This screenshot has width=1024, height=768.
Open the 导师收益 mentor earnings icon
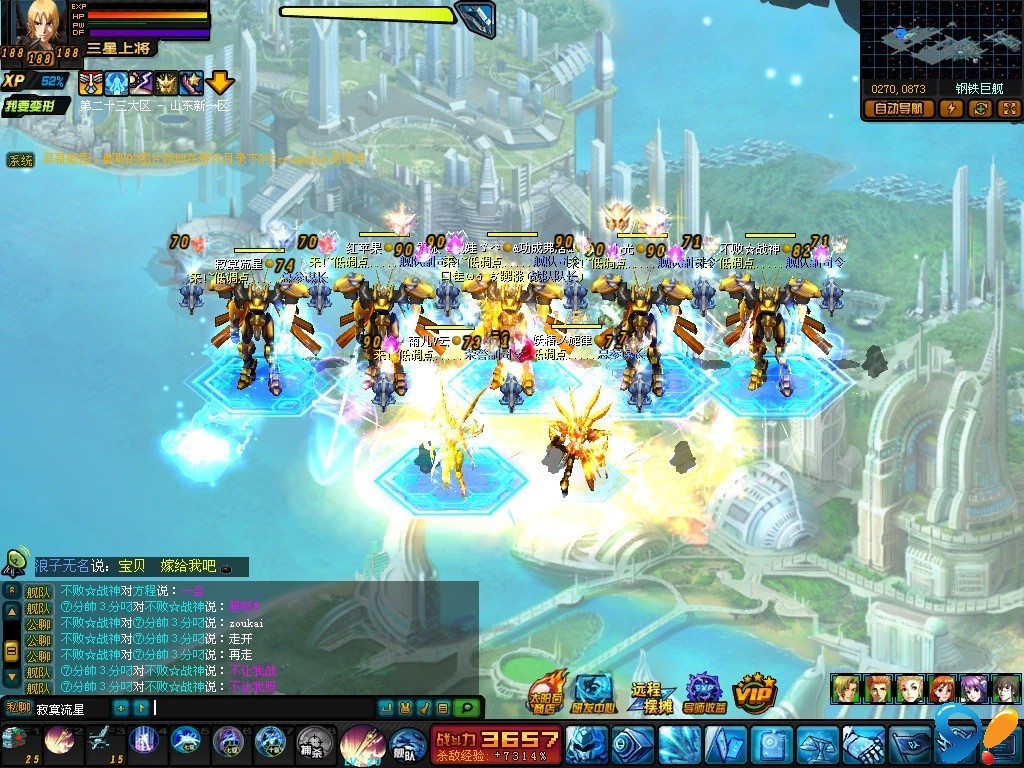tap(704, 692)
